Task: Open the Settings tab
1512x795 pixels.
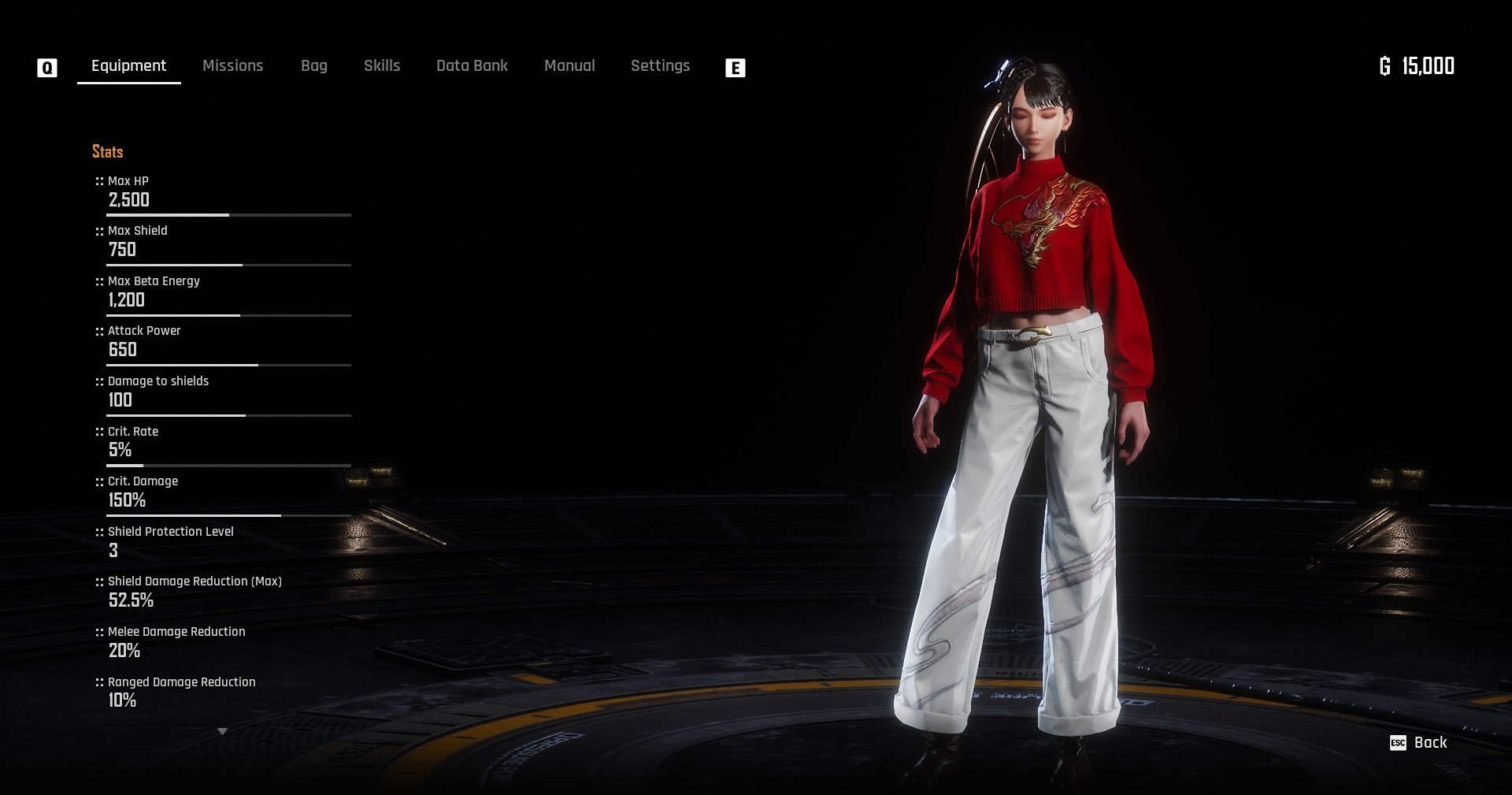Action: (x=660, y=66)
